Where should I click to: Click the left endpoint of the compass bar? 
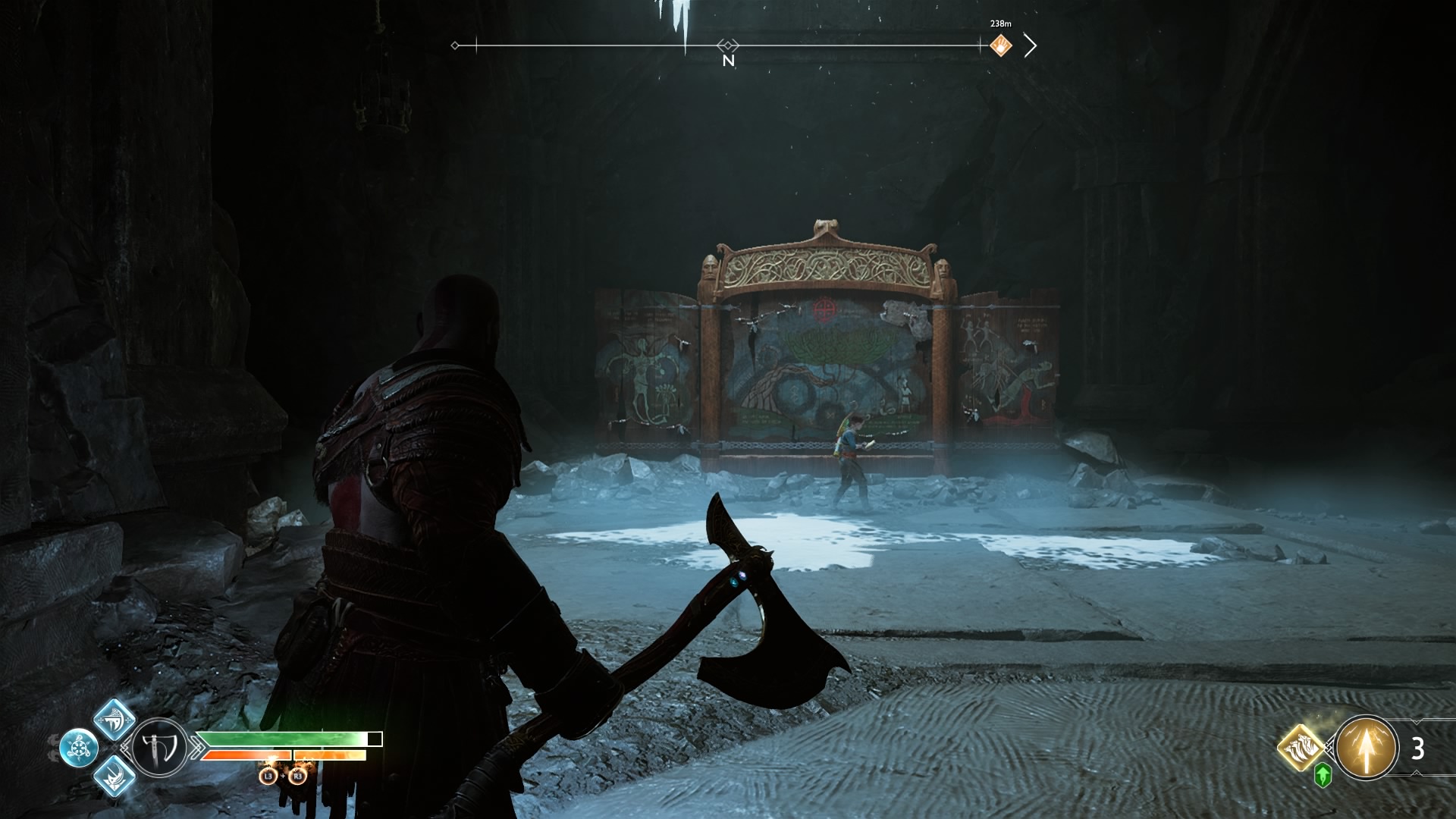click(455, 46)
